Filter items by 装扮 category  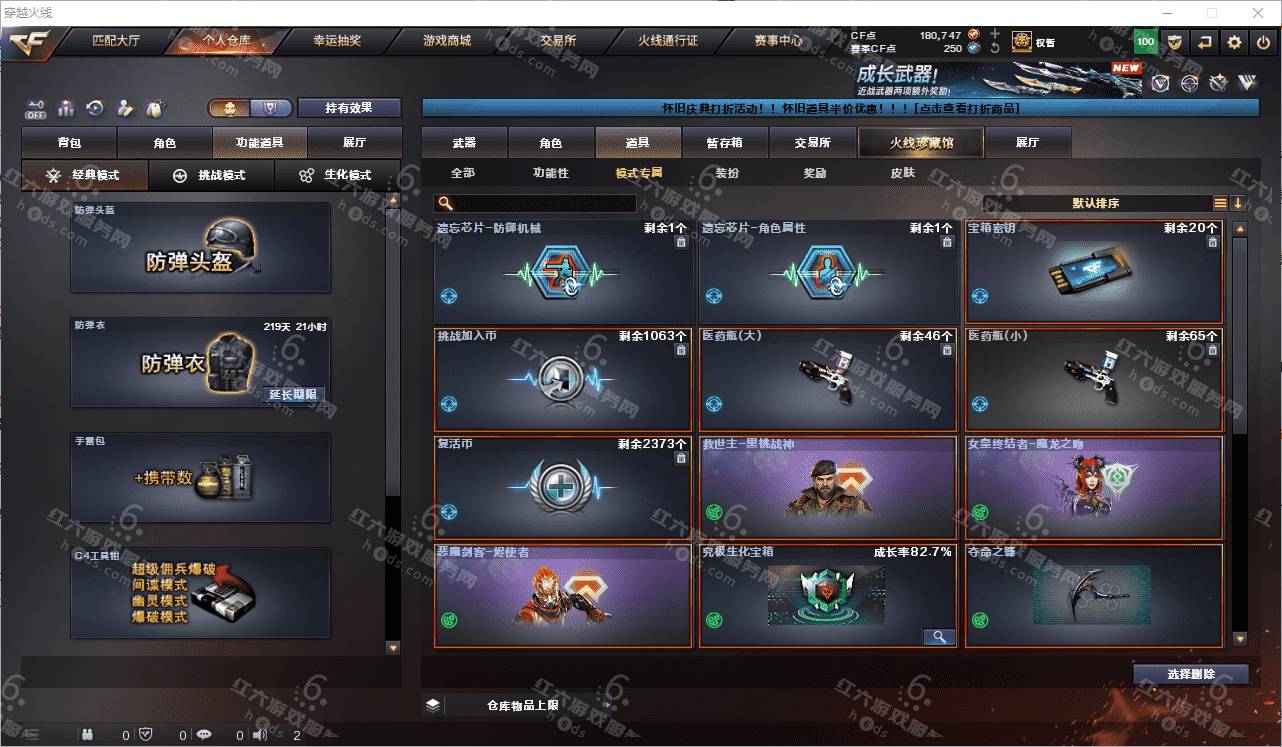pyautogui.click(x=727, y=173)
